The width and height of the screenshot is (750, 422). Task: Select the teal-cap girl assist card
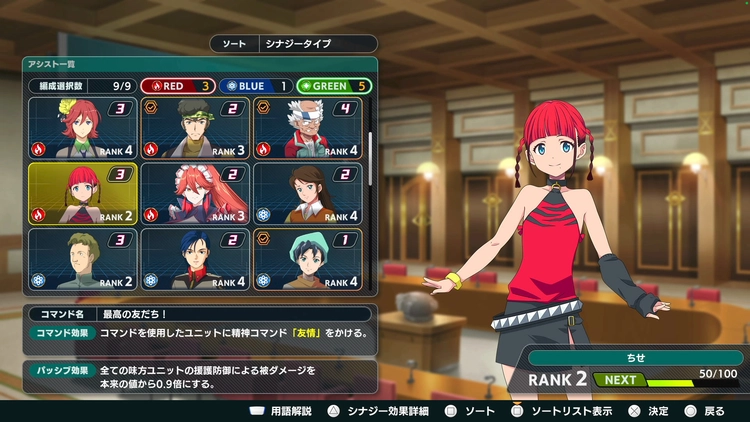pos(308,259)
